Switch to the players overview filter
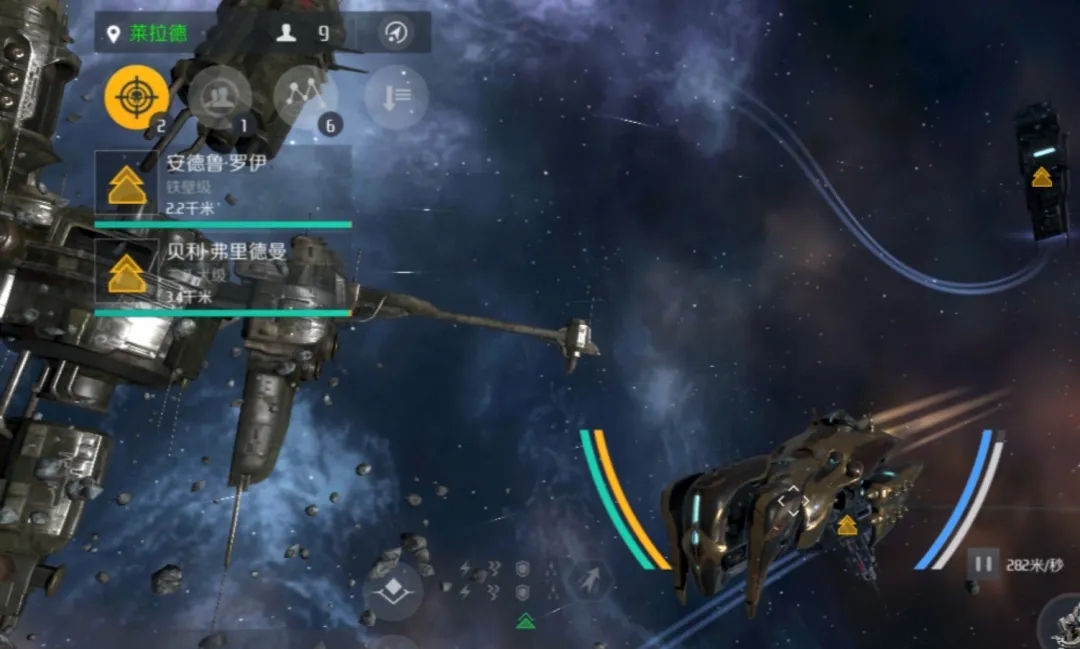1080x649 pixels. (220, 97)
